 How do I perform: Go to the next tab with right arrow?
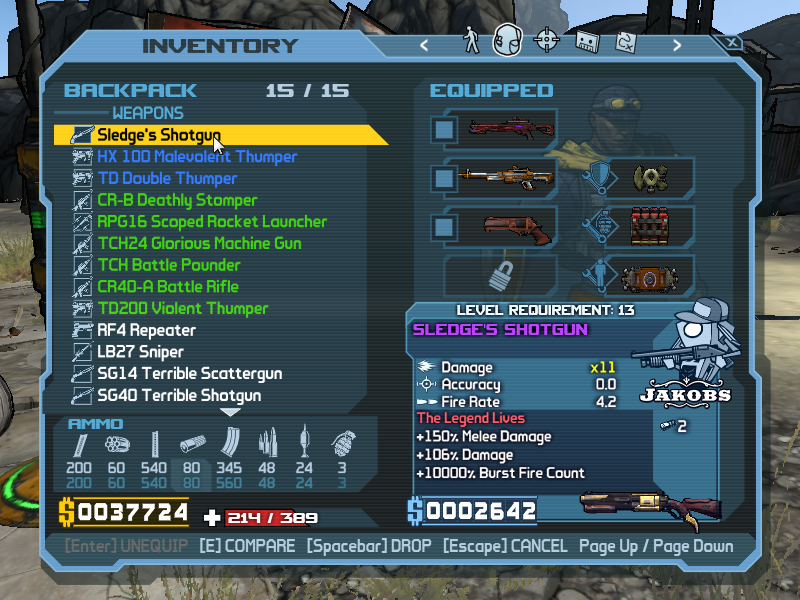pyautogui.click(x=677, y=45)
